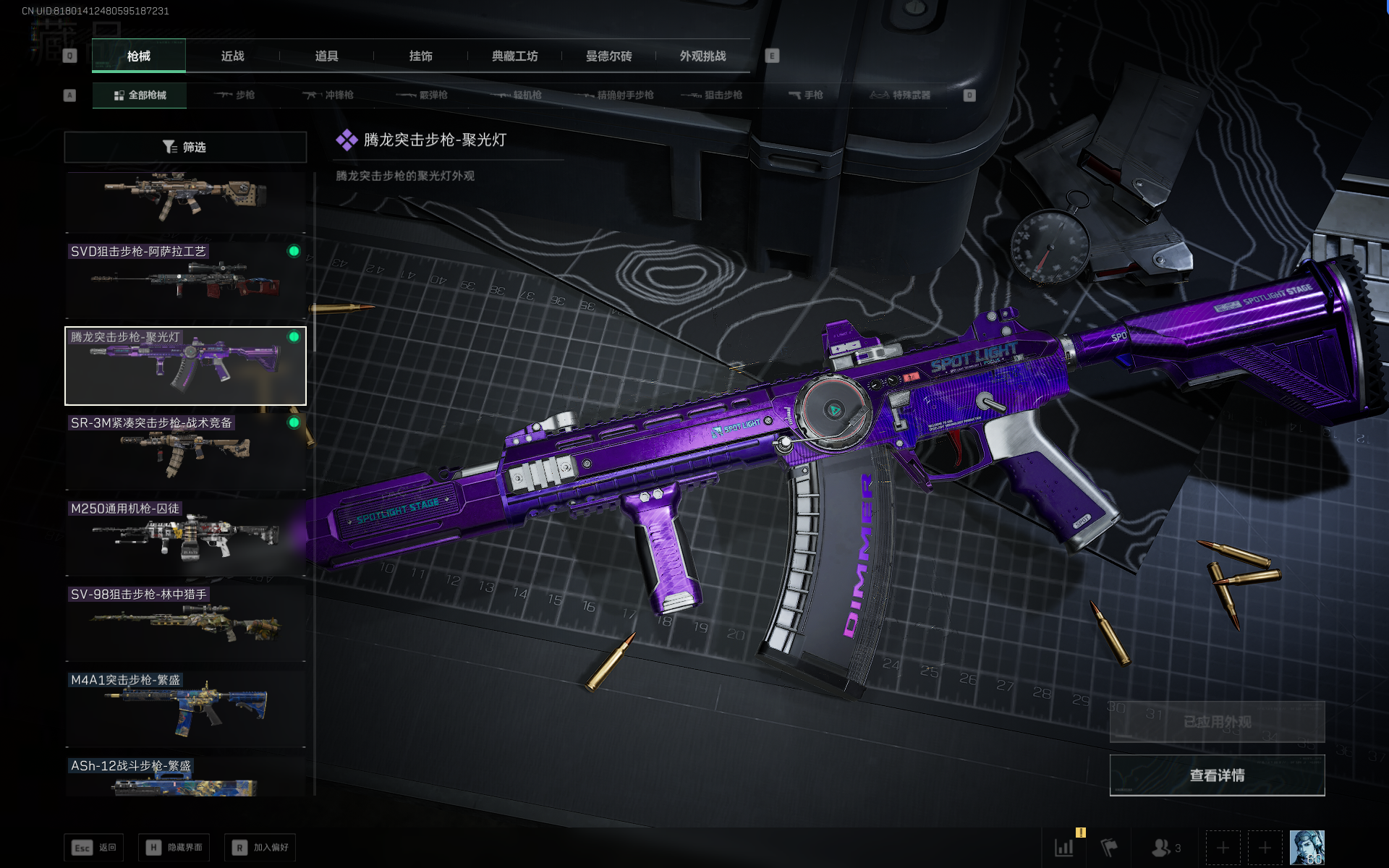Choose the SR-3M紧凑突击步枪-战术竞备 skin

[x=185, y=452]
